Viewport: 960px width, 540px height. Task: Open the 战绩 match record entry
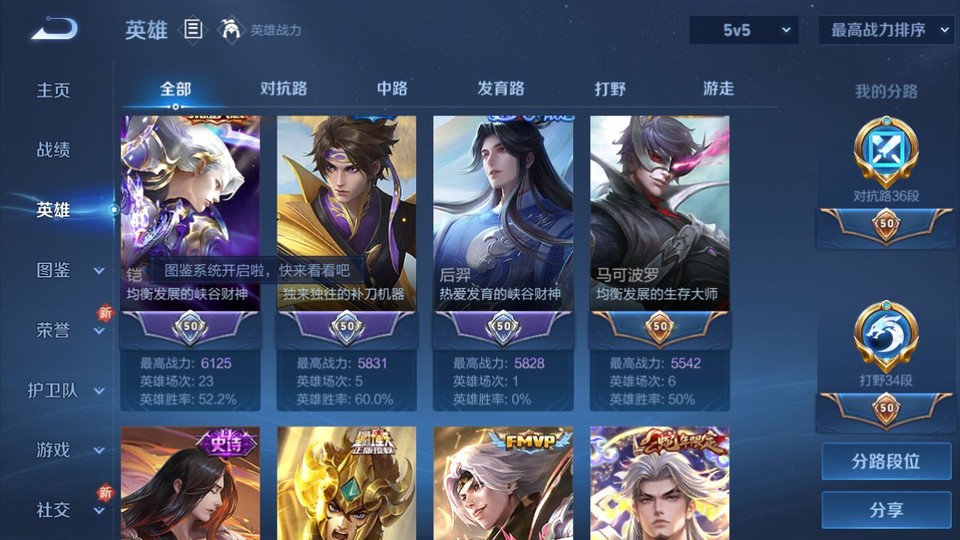(x=54, y=150)
